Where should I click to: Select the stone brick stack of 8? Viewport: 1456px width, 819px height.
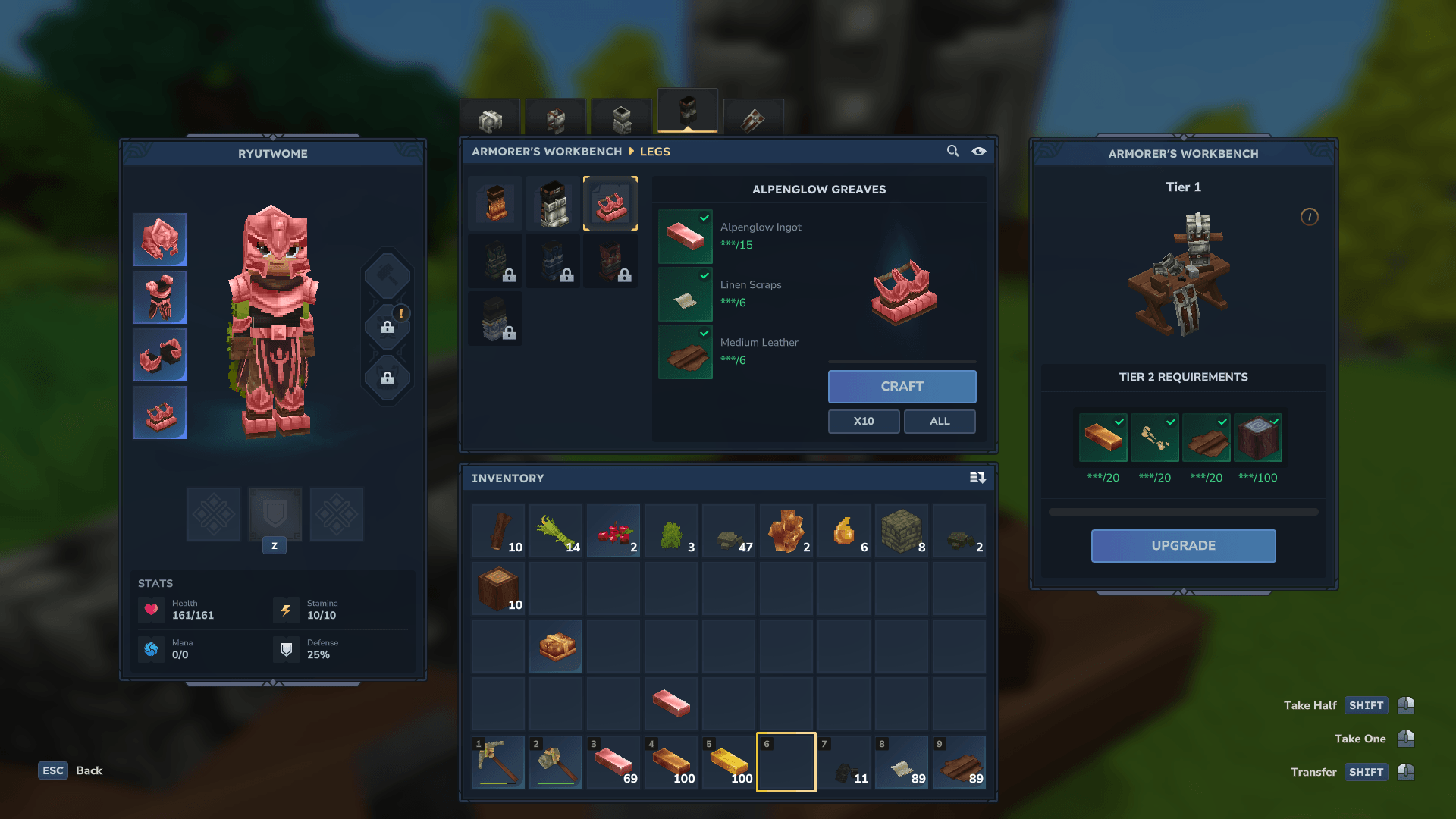[902, 531]
